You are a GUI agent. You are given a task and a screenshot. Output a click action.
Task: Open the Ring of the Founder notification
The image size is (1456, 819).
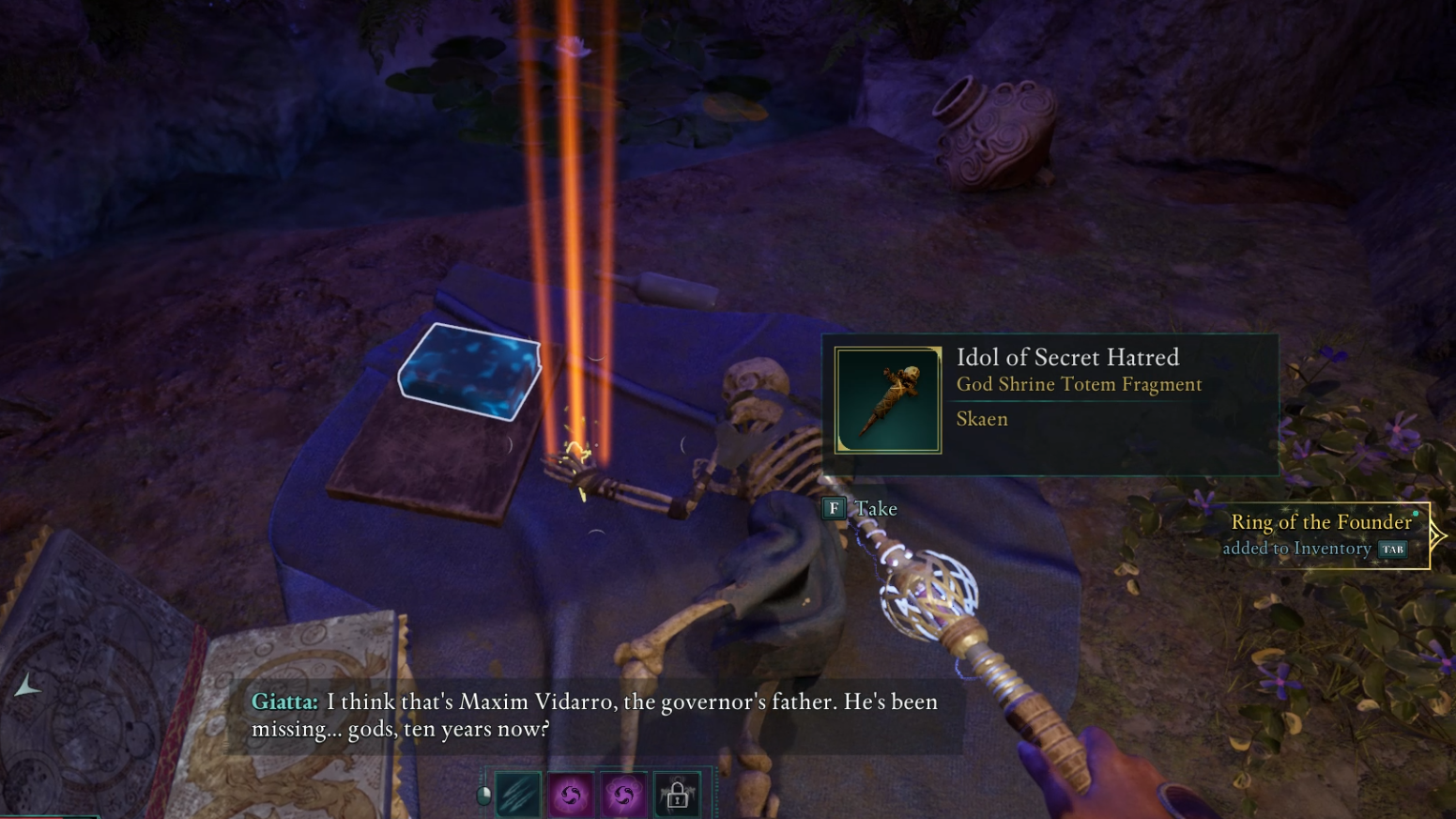point(1322,534)
